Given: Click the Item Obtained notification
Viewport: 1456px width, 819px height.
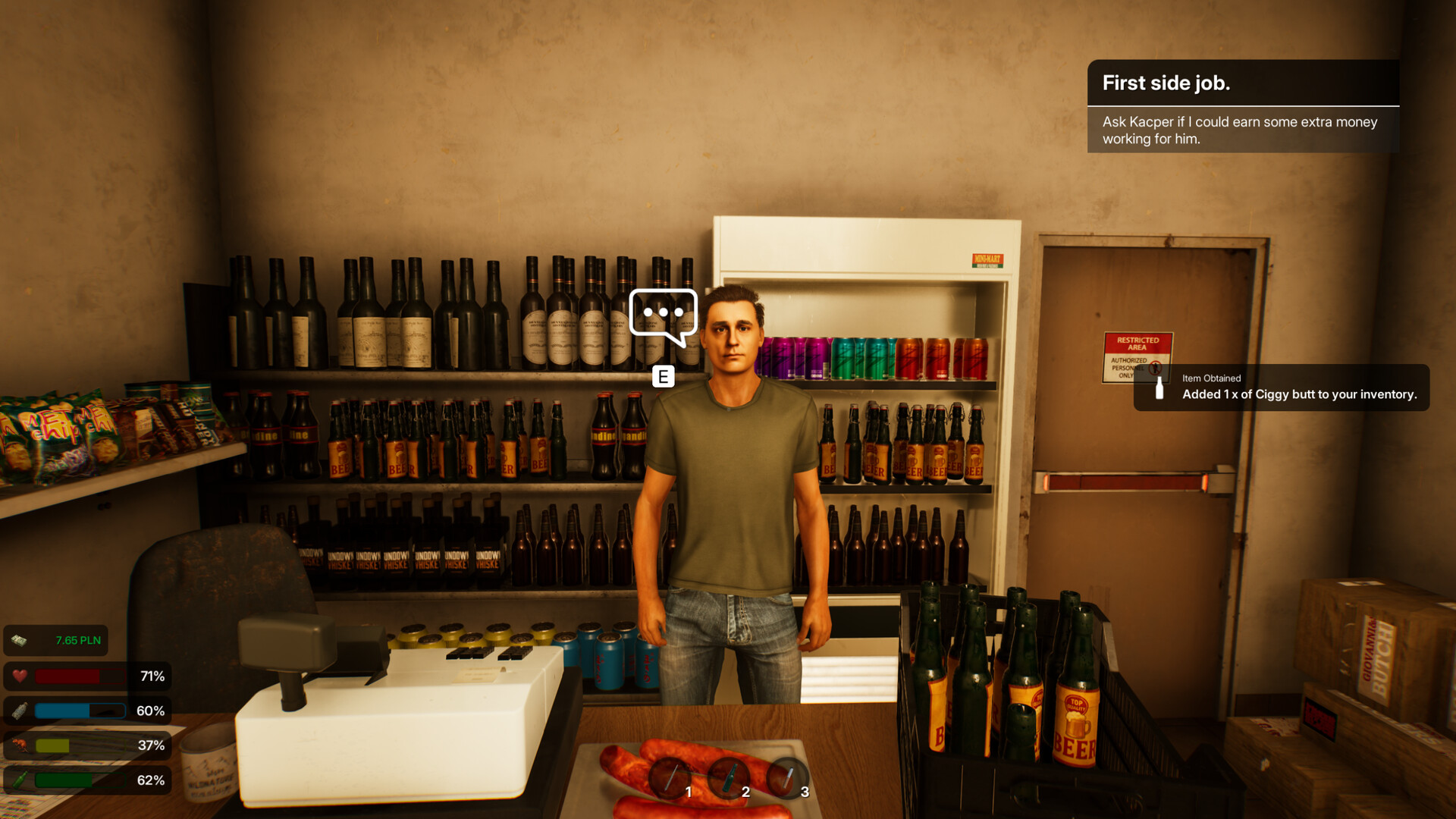Looking at the screenshot, I should pos(1281,388).
